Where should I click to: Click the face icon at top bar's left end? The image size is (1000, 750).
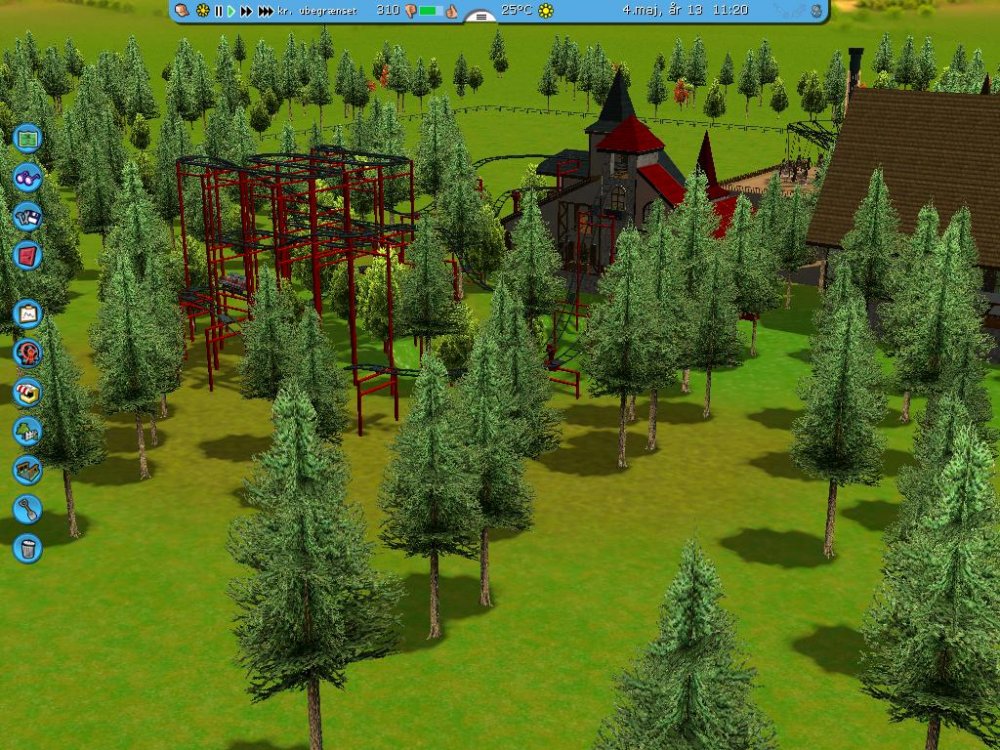pos(183,11)
